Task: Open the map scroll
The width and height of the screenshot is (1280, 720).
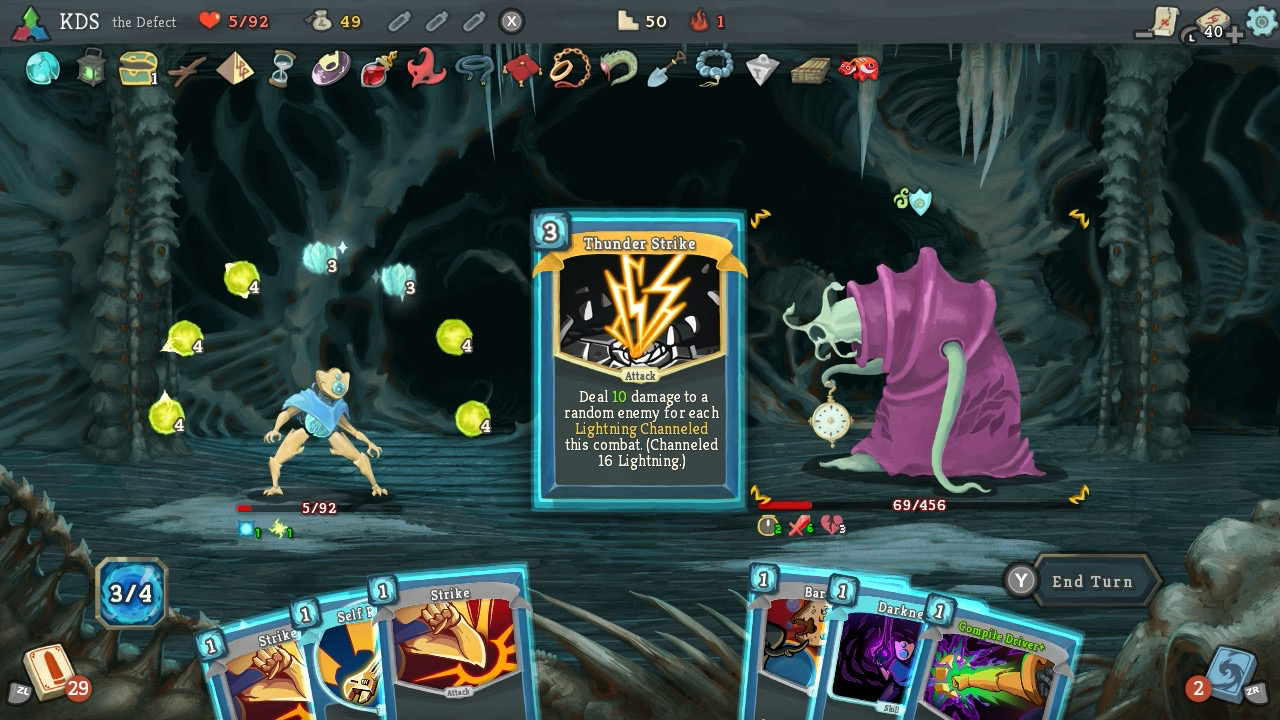Action: click(1162, 21)
